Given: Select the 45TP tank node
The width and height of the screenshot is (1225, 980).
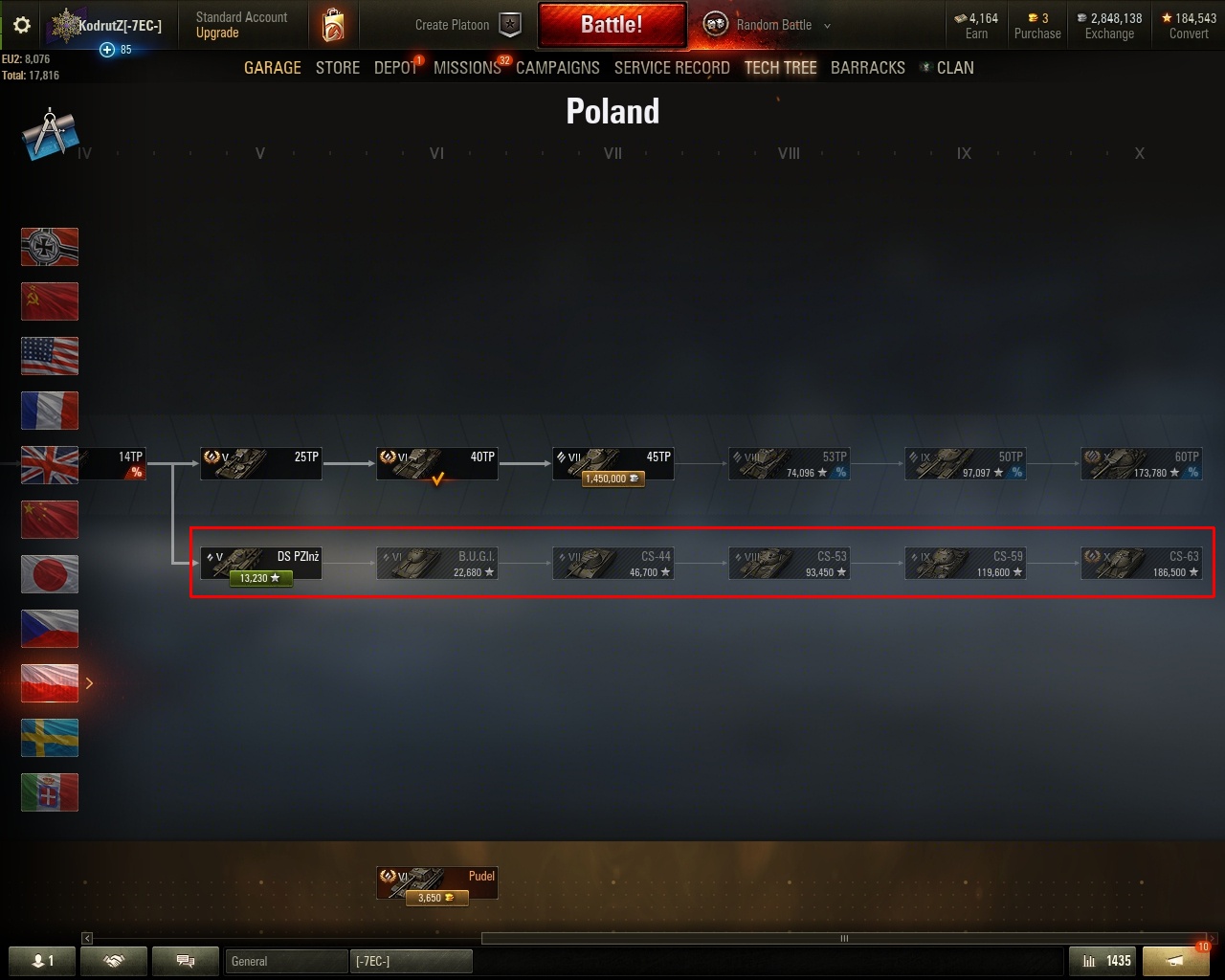Looking at the screenshot, I should [x=613, y=464].
